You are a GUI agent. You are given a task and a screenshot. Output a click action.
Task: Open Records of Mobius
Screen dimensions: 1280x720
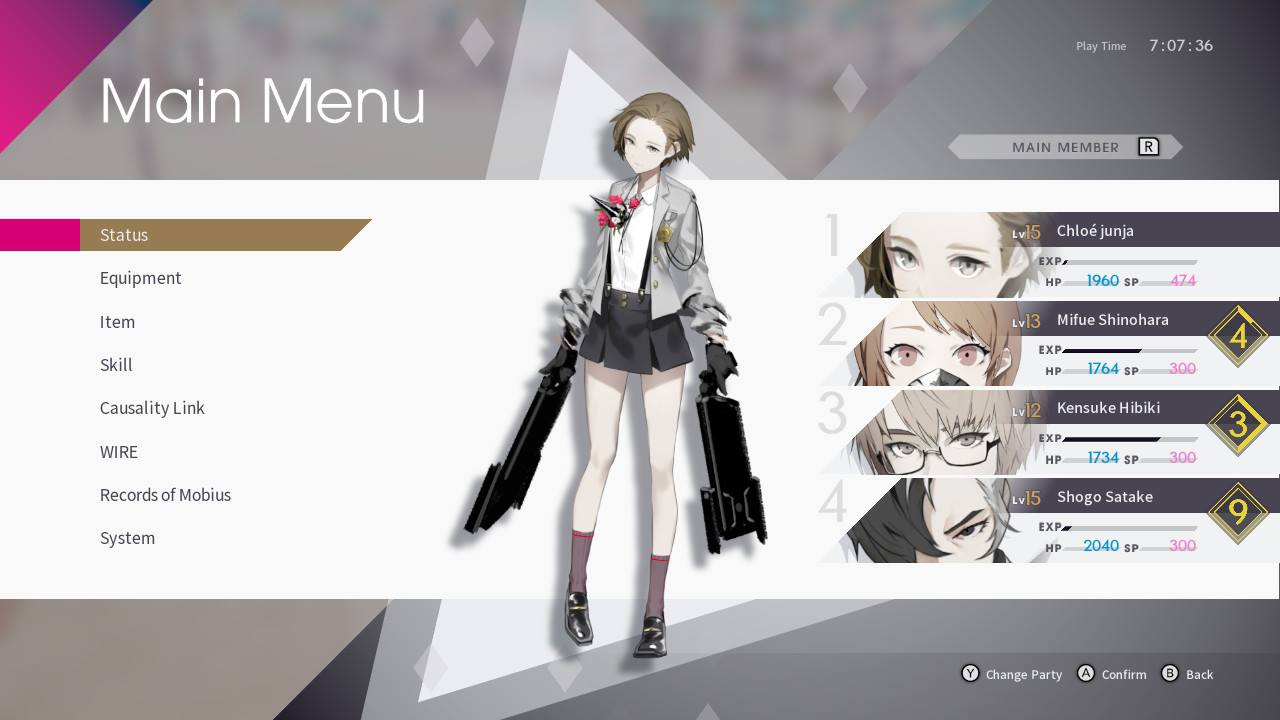coord(165,495)
